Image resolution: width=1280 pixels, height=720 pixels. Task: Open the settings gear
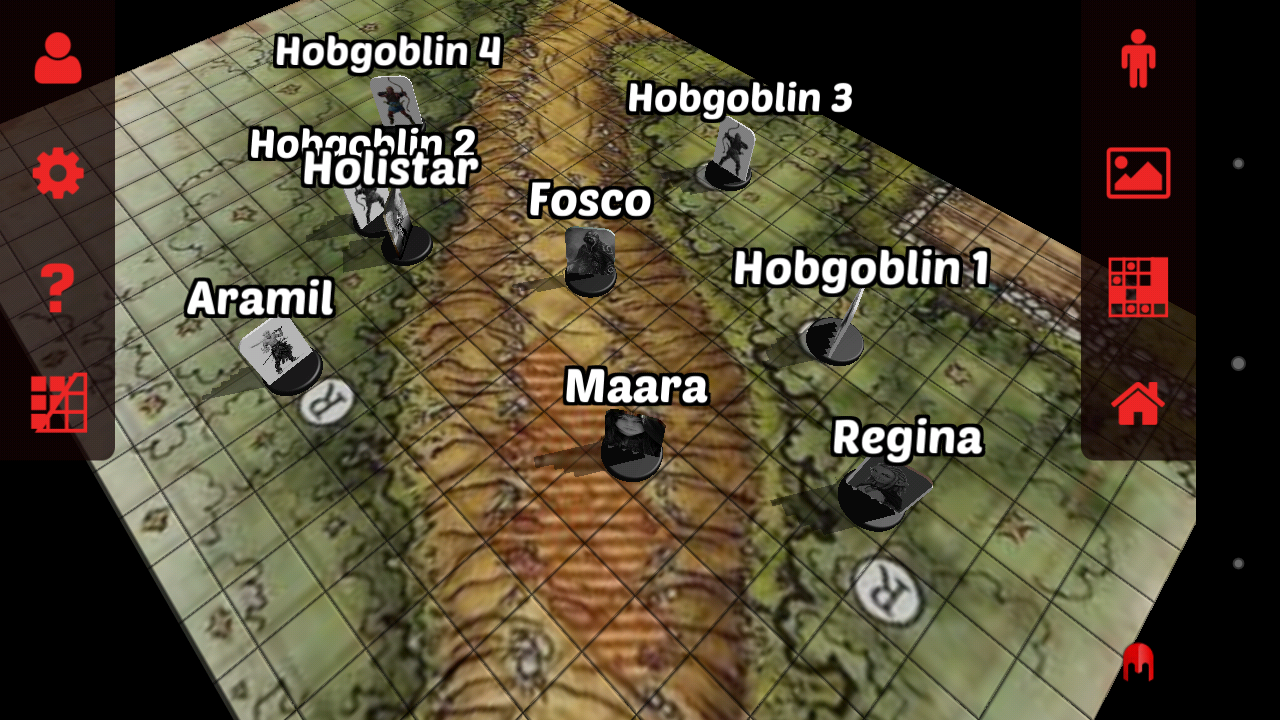57,170
